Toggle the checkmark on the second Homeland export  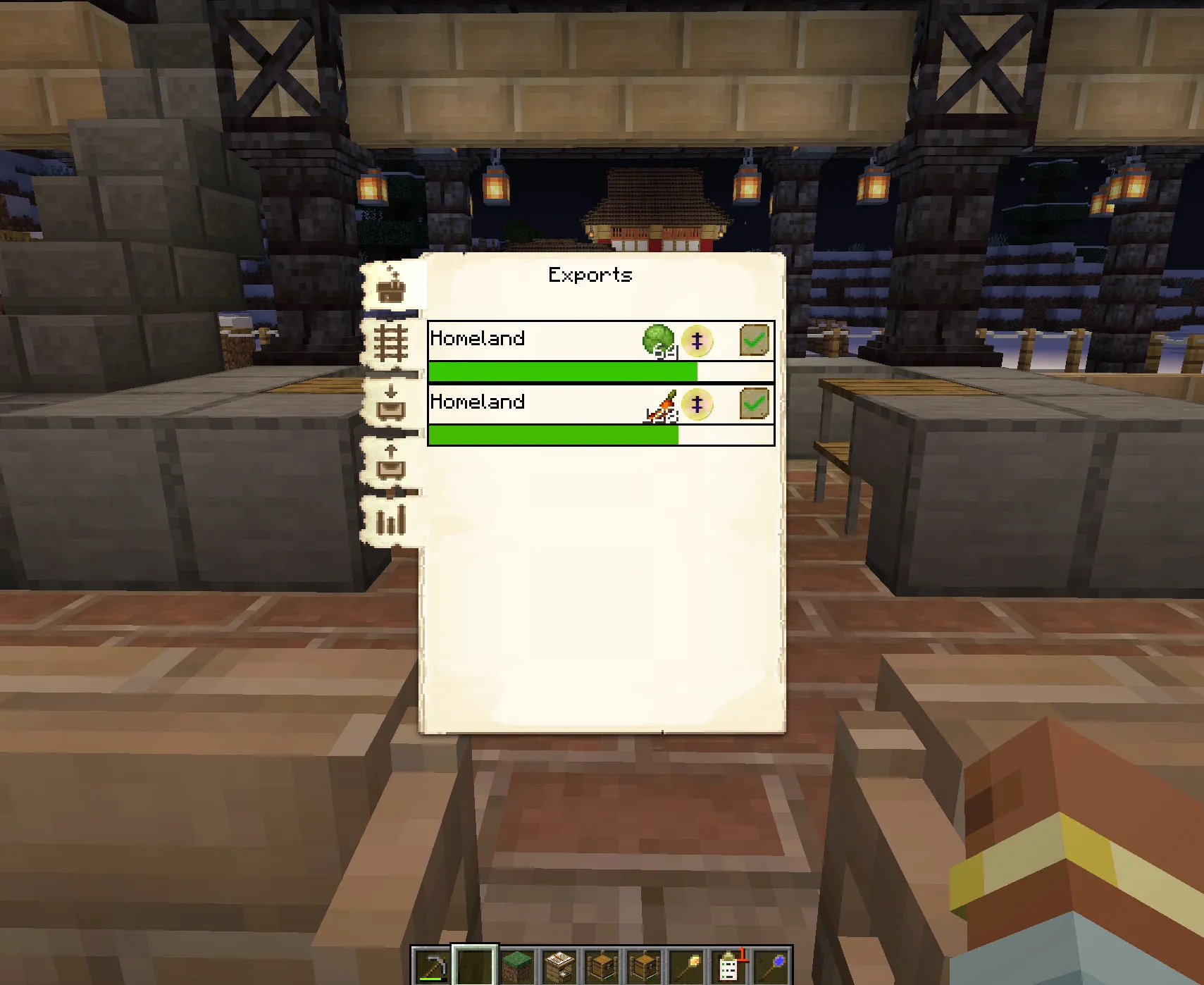(x=755, y=403)
